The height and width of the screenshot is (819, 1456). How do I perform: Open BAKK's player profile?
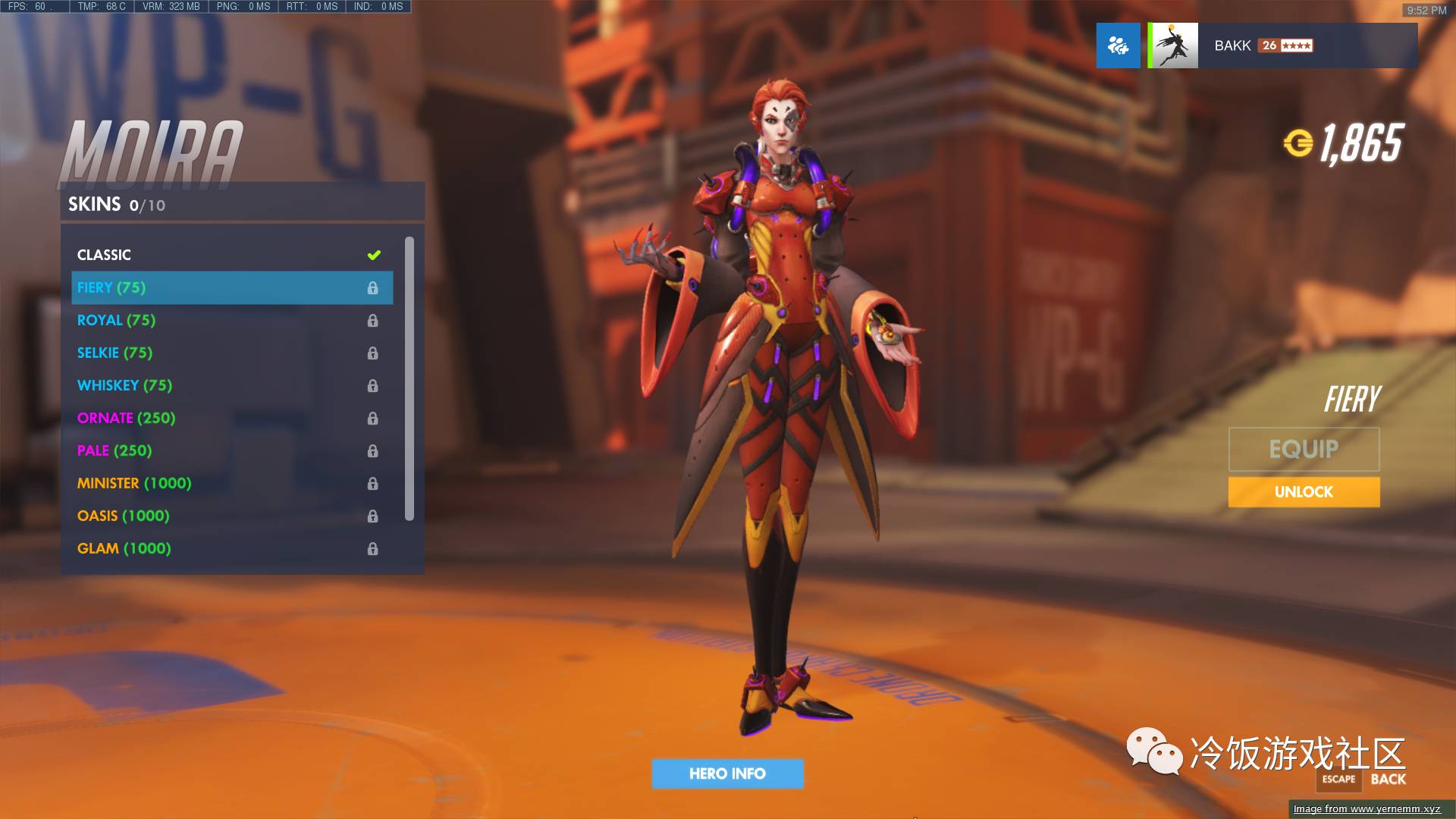click(x=1282, y=45)
